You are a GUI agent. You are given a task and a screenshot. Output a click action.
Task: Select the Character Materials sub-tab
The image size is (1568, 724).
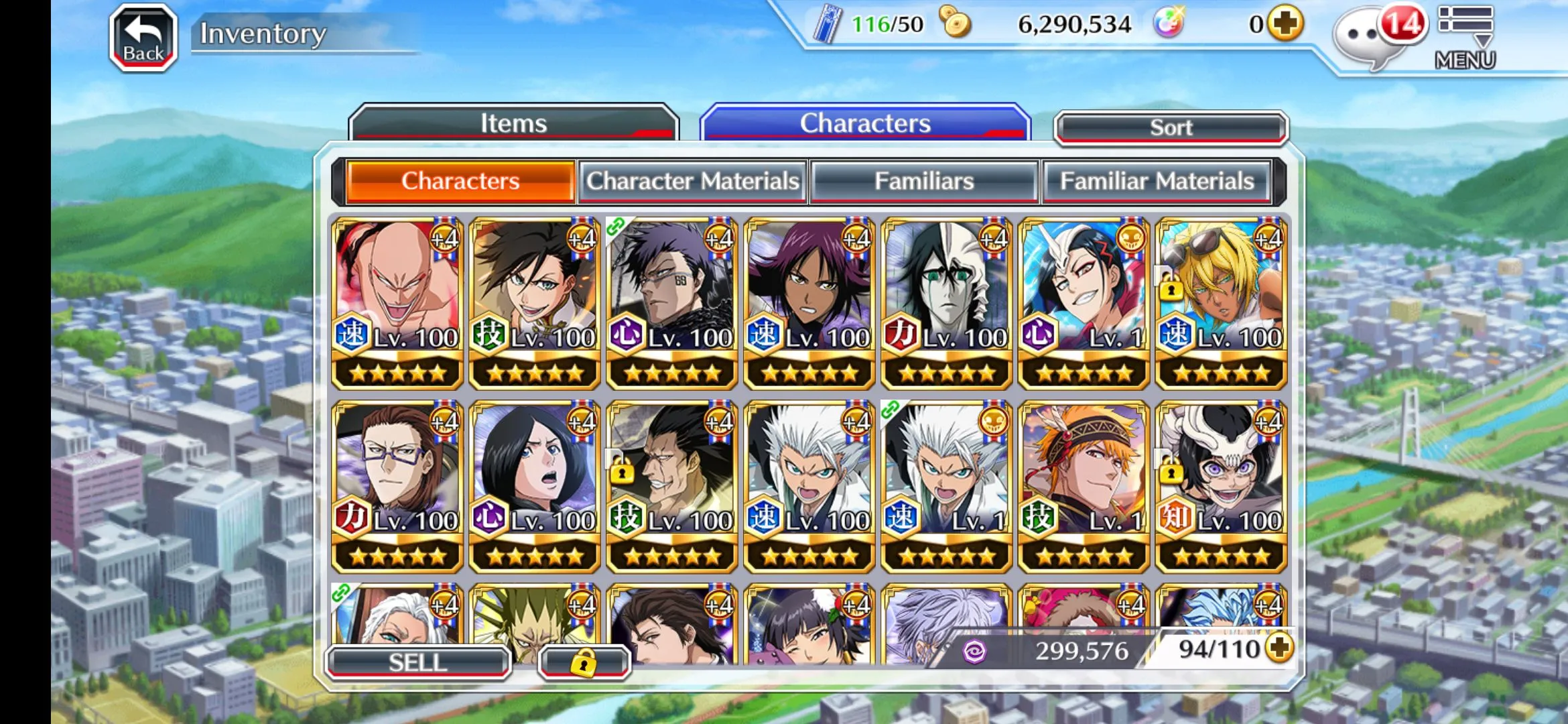pos(693,181)
